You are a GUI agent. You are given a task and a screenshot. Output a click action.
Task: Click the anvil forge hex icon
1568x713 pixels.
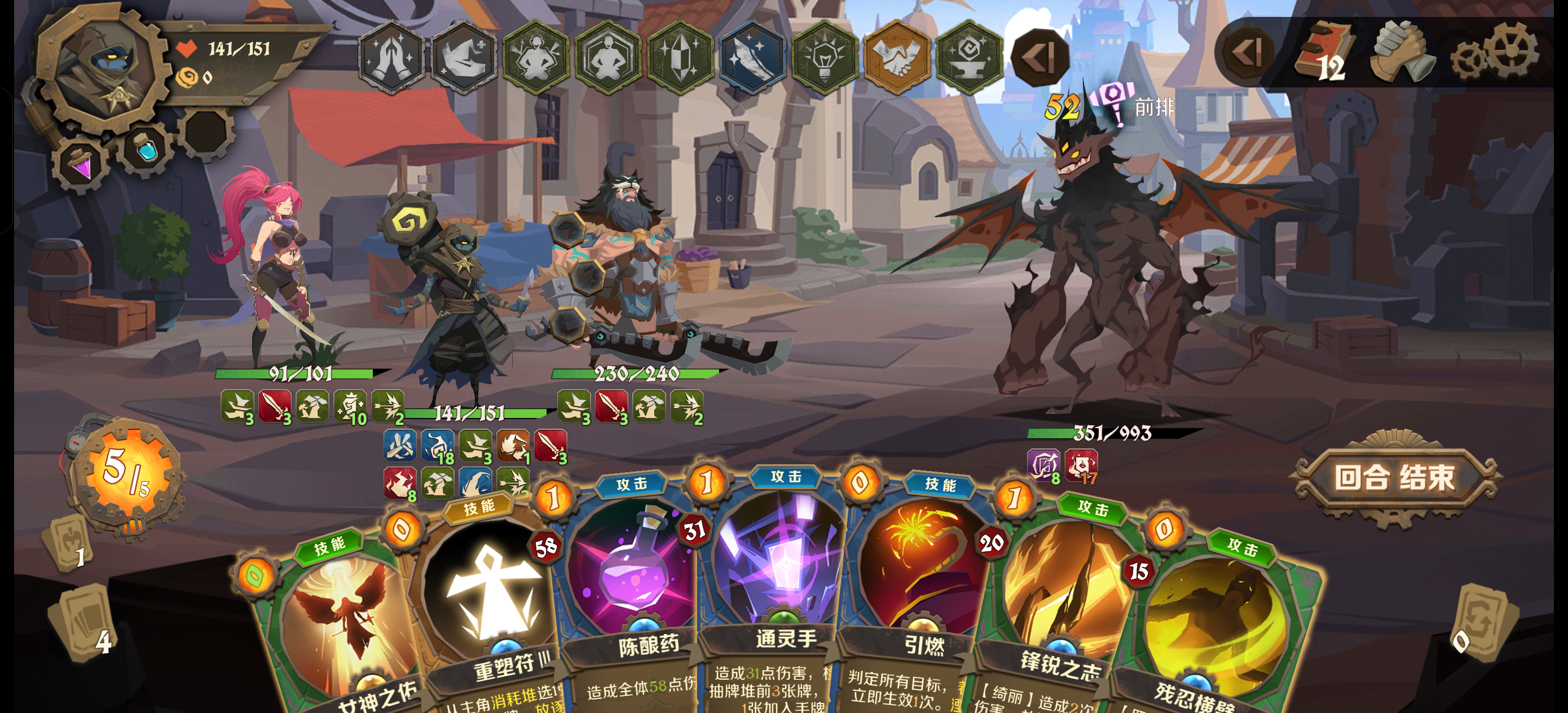[970, 58]
